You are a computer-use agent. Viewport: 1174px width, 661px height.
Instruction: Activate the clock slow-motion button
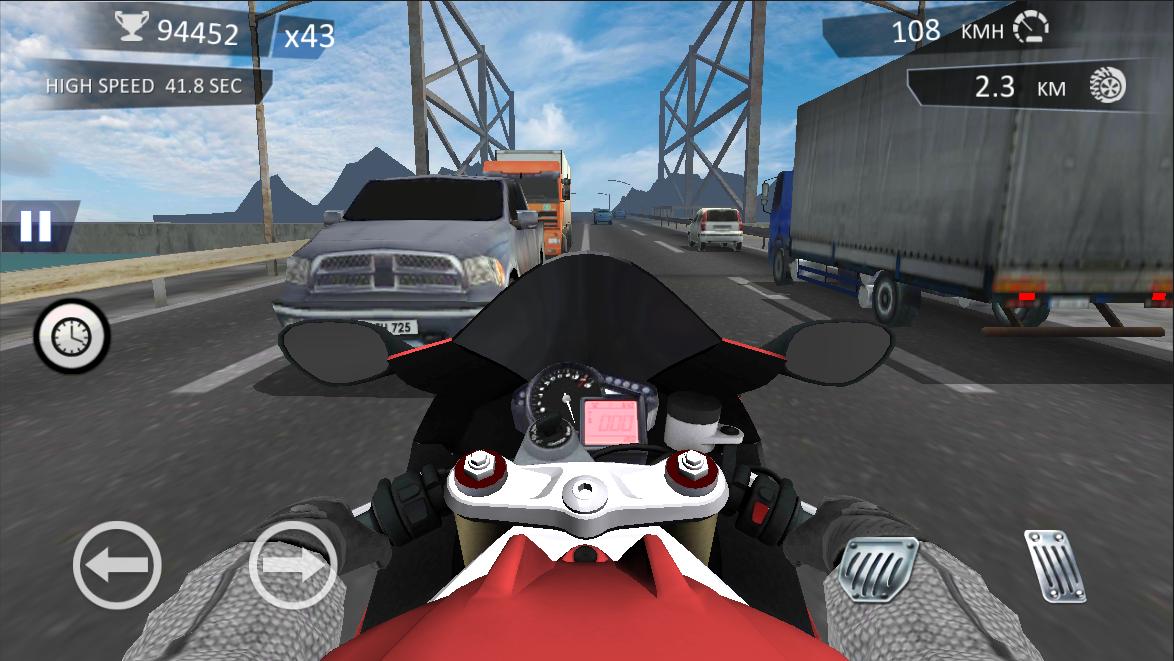tap(72, 337)
